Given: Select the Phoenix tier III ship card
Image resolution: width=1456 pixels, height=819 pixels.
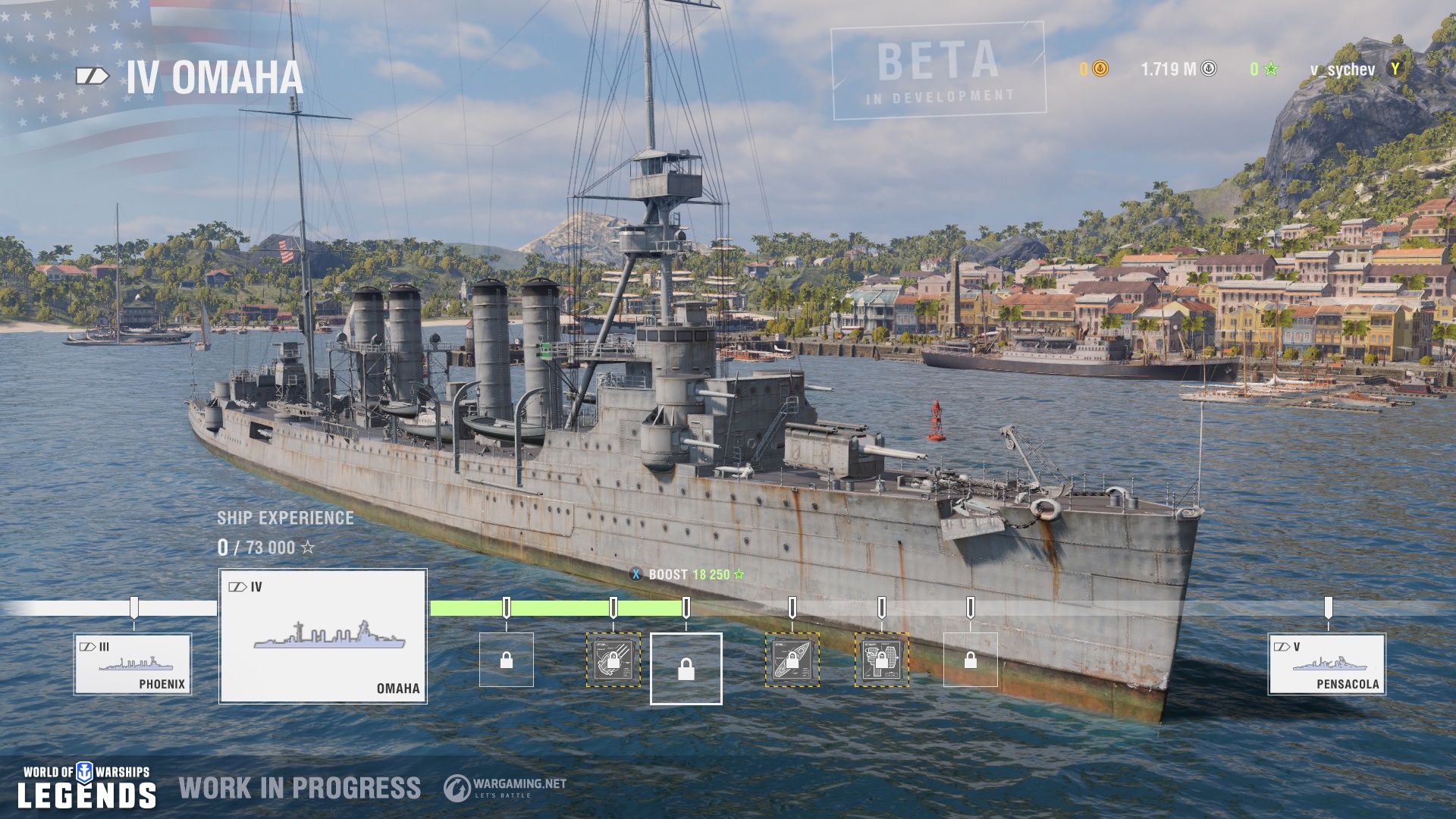Looking at the screenshot, I should [133, 664].
